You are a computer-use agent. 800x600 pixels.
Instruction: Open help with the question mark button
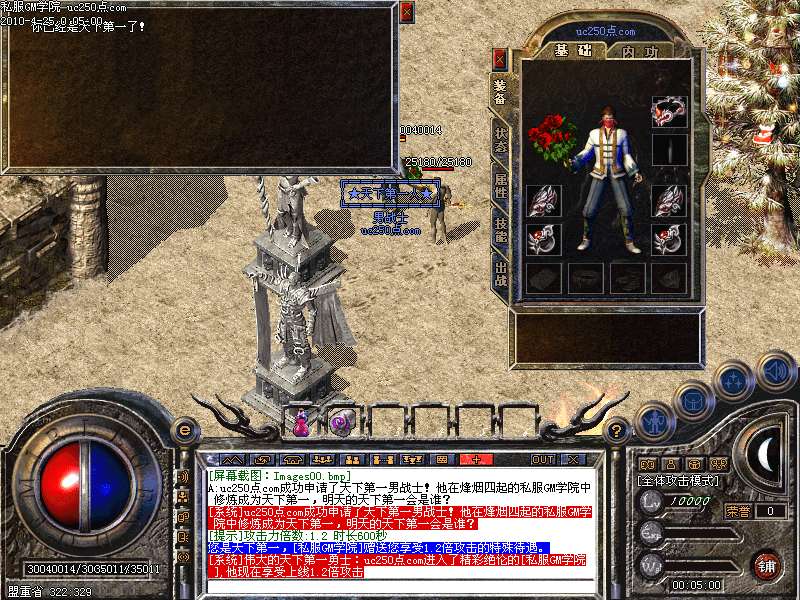point(618,430)
